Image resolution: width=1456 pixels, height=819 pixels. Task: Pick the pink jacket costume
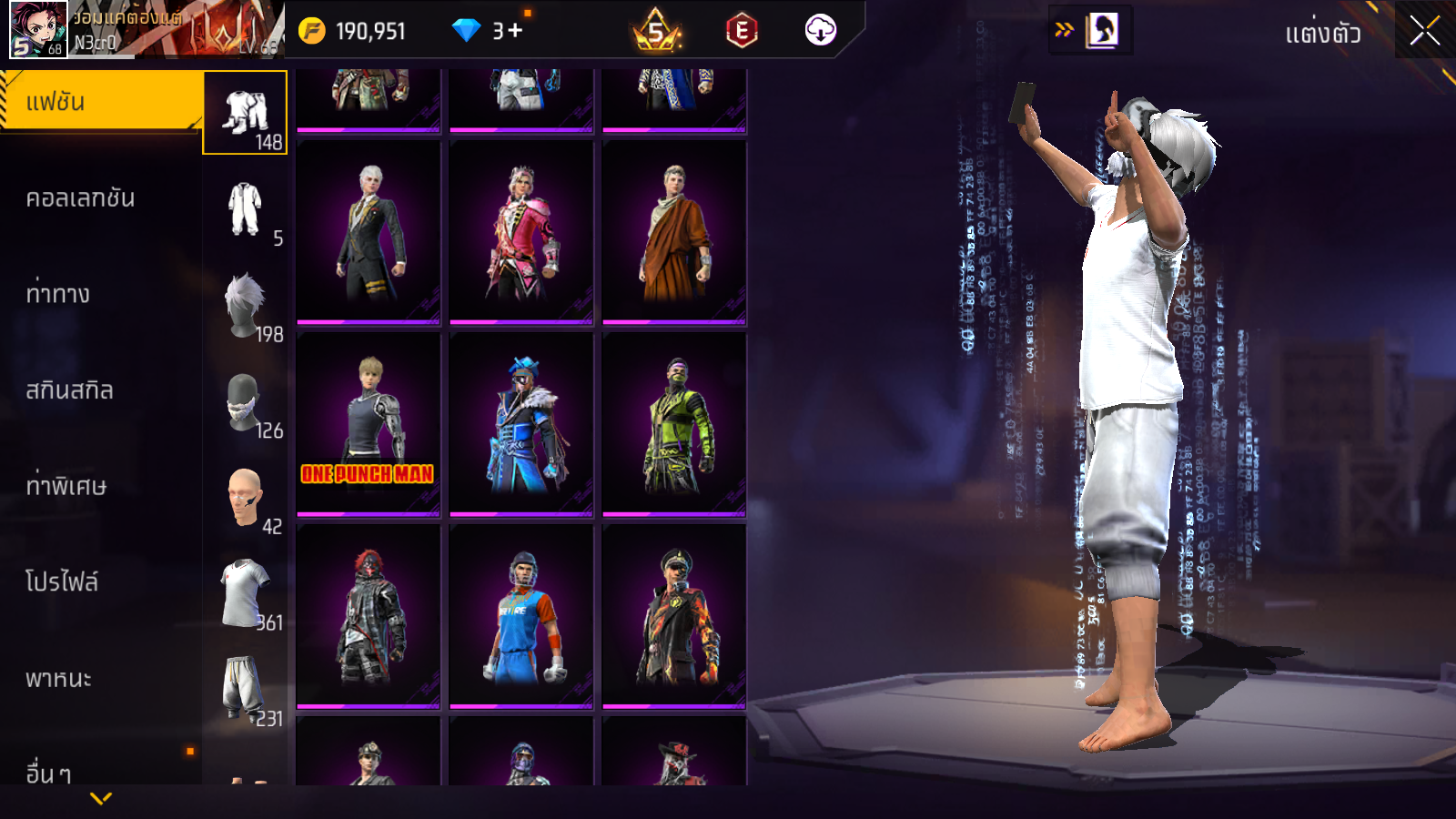521,233
